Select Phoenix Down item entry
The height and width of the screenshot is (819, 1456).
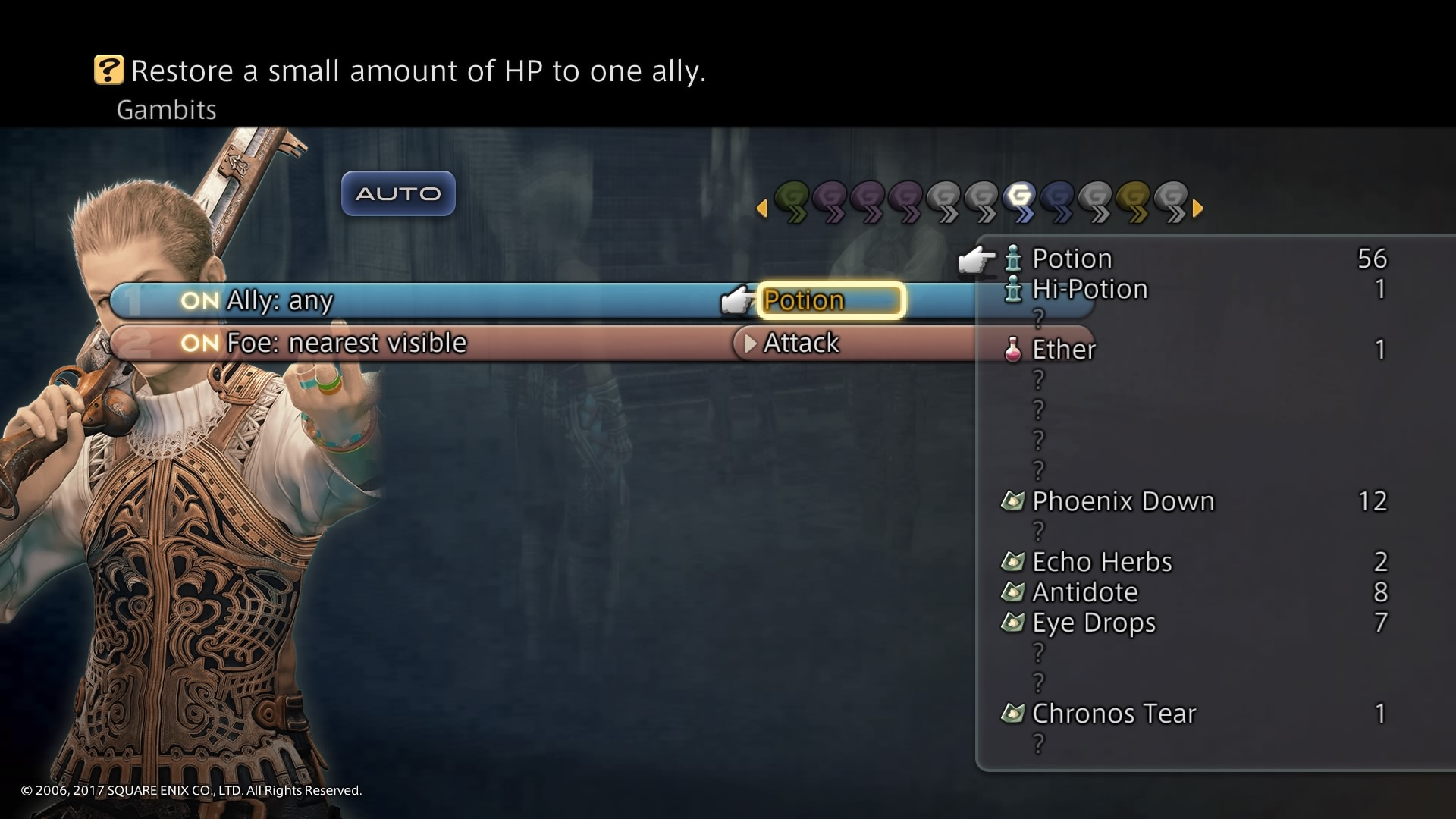1123,501
